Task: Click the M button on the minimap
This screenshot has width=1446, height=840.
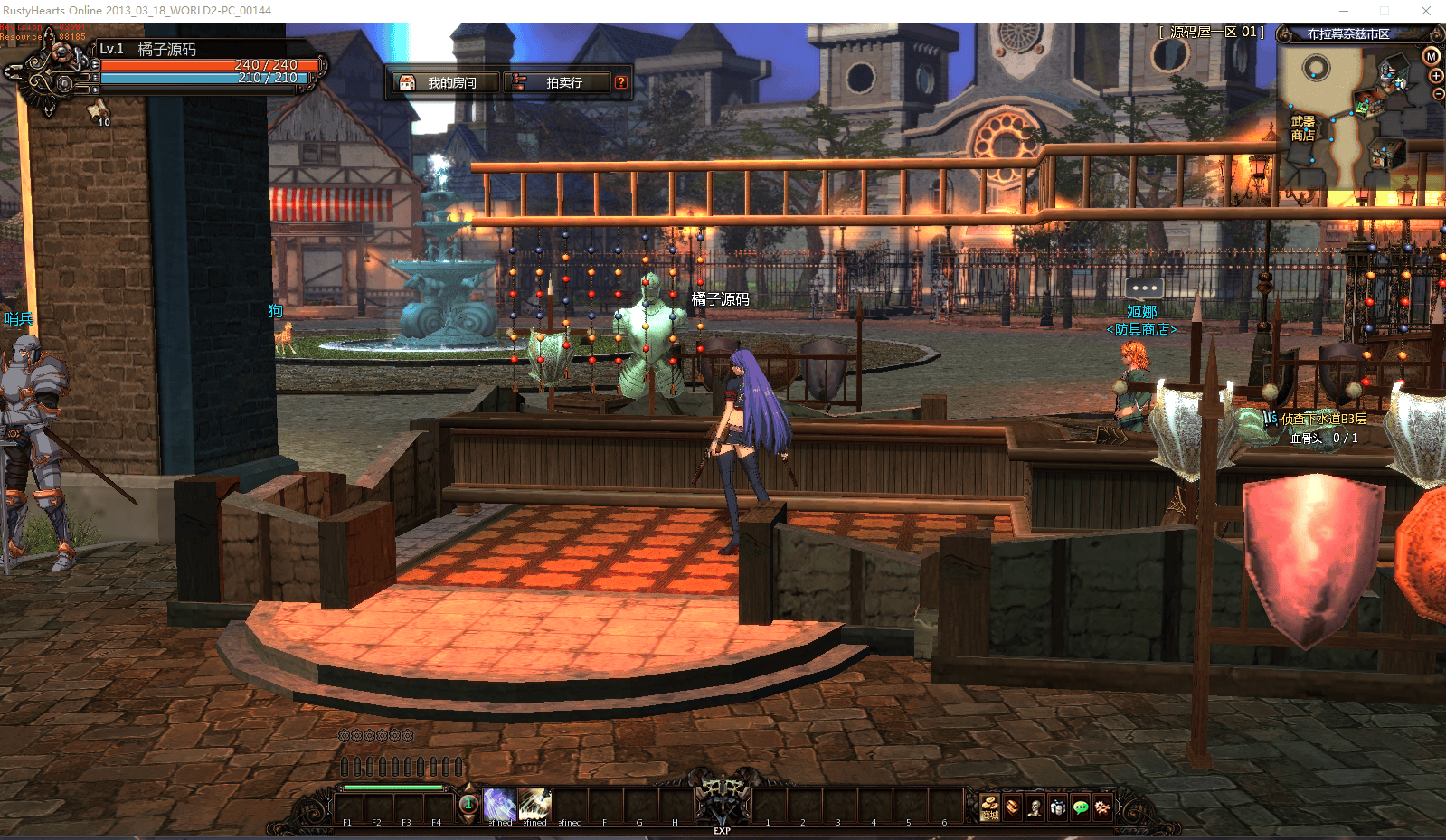Action: coord(1432,56)
